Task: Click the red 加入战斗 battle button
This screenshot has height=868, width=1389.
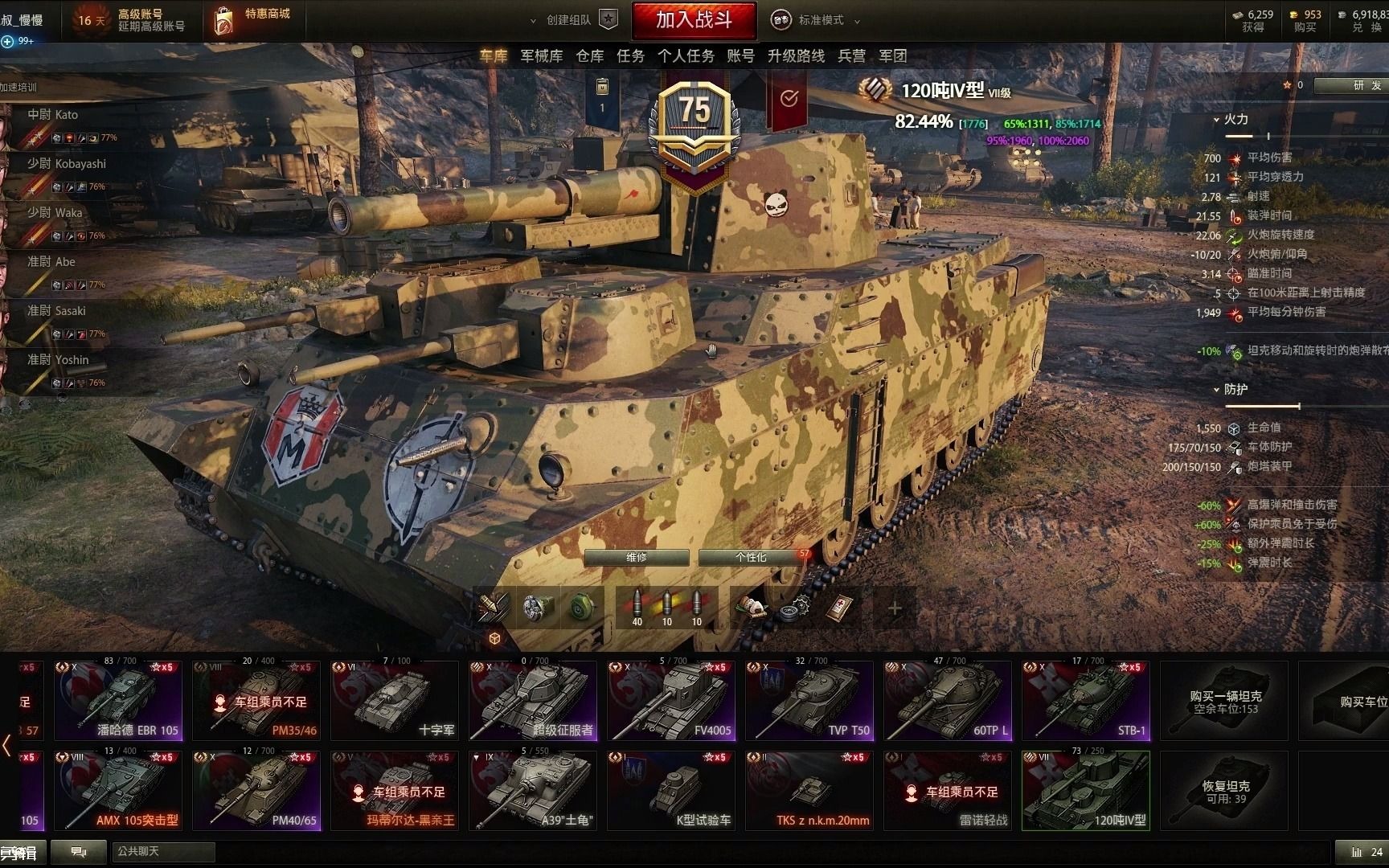Action: click(x=694, y=20)
